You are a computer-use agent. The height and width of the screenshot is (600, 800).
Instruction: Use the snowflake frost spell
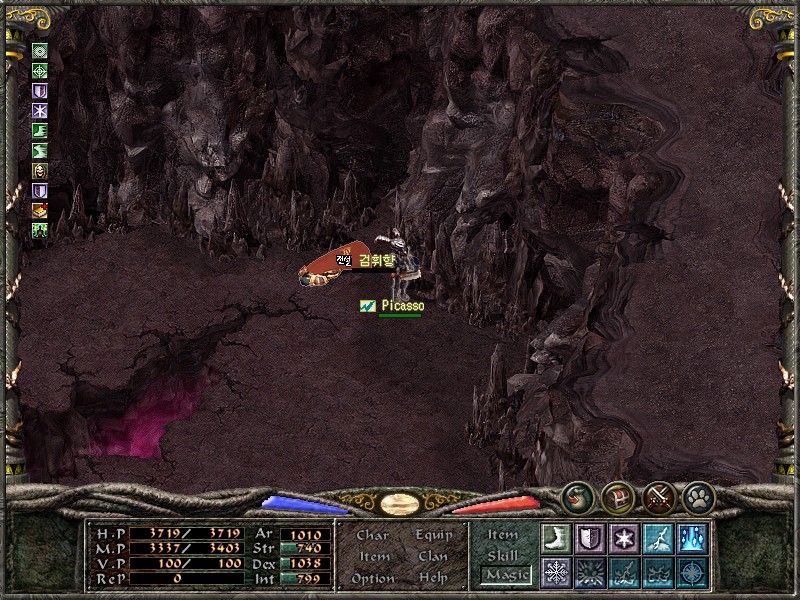pyautogui.click(x=555, y=572)
